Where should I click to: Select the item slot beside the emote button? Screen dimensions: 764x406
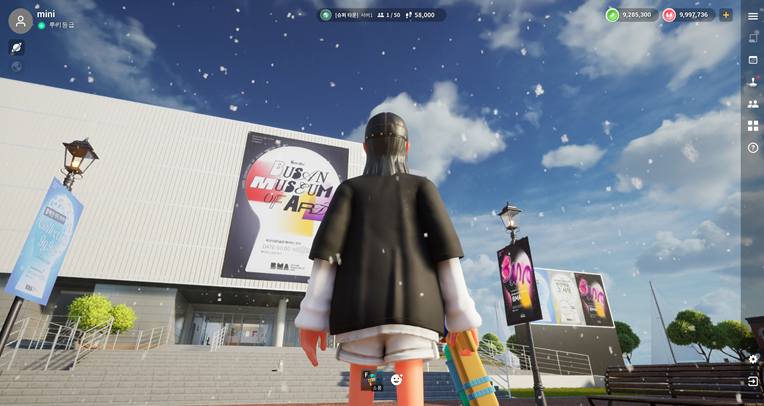(372, 379)
